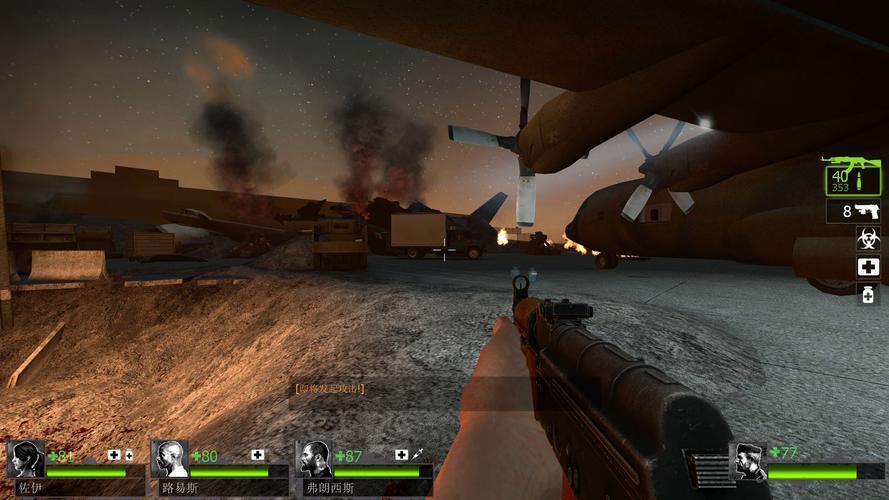Click 佐伊's pill bottle icon
Image resolution: width=889 pixels, height=500 pixels.
coord(128,455)
